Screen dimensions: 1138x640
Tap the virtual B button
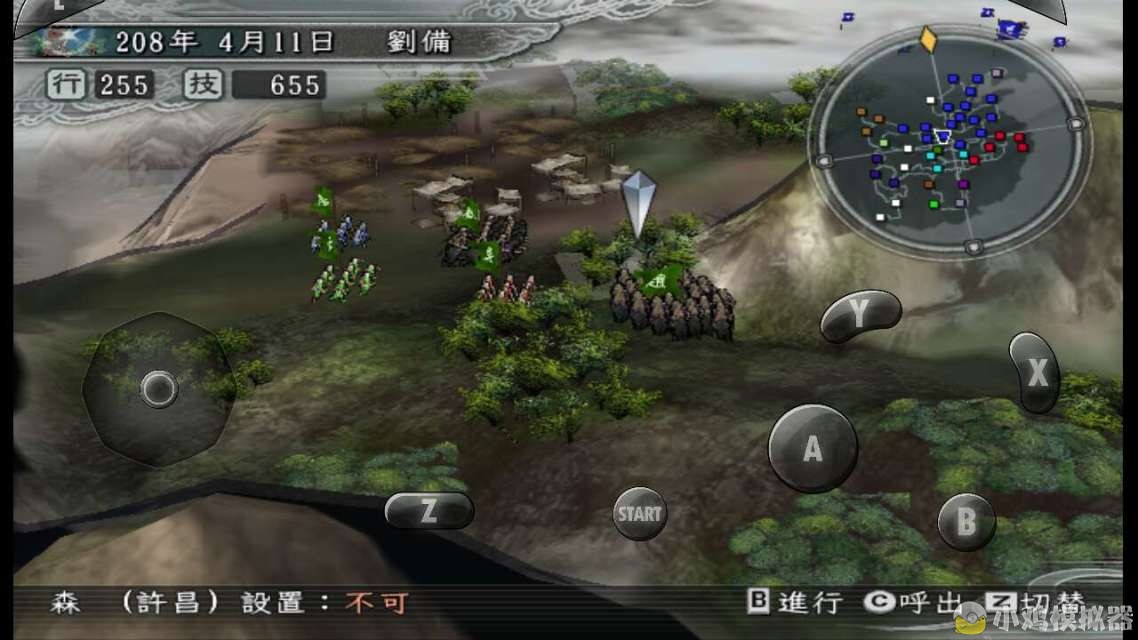(x=966, y=521)
